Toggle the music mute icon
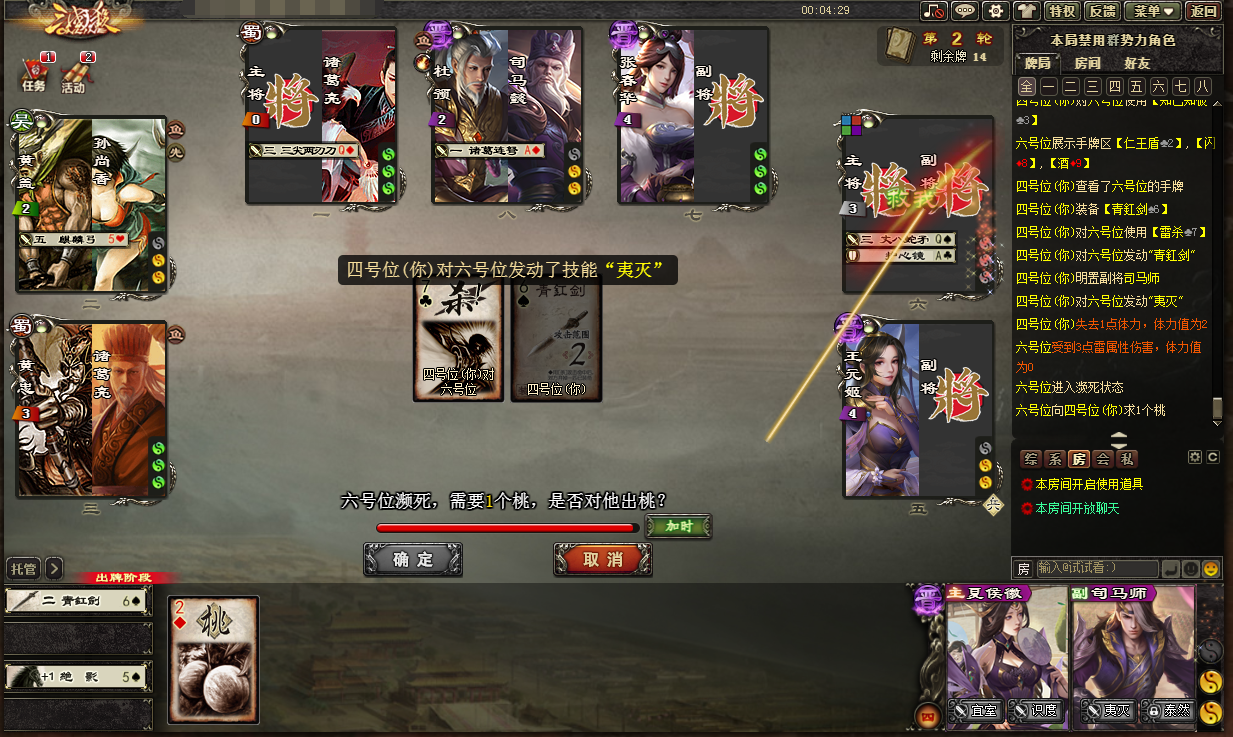The width and height of the screenshot is (1233, 737). pyautogui.click(x=934, y=11)
